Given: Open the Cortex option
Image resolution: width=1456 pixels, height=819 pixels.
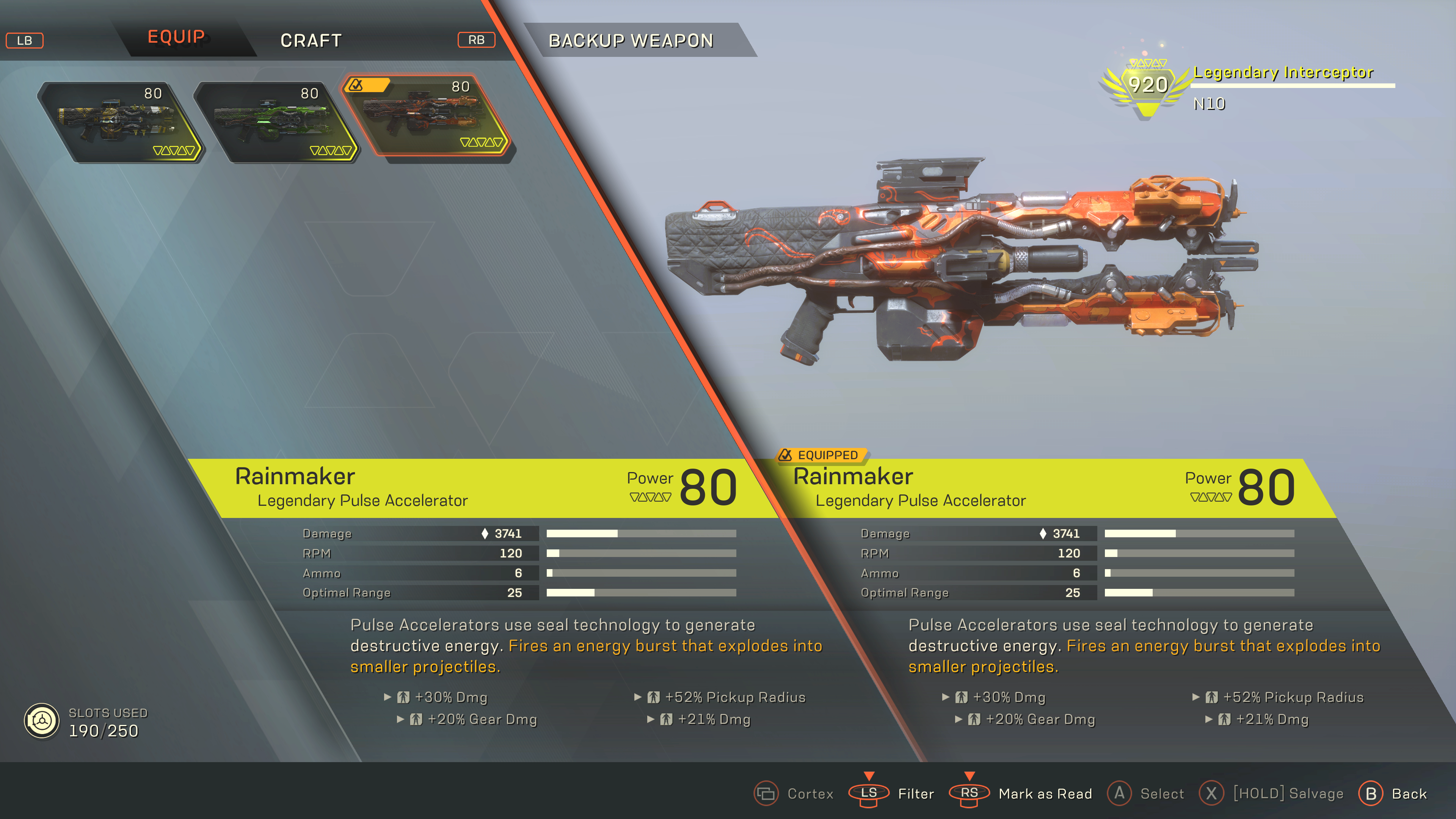Looking at the screenshot, I should [794, 794].
